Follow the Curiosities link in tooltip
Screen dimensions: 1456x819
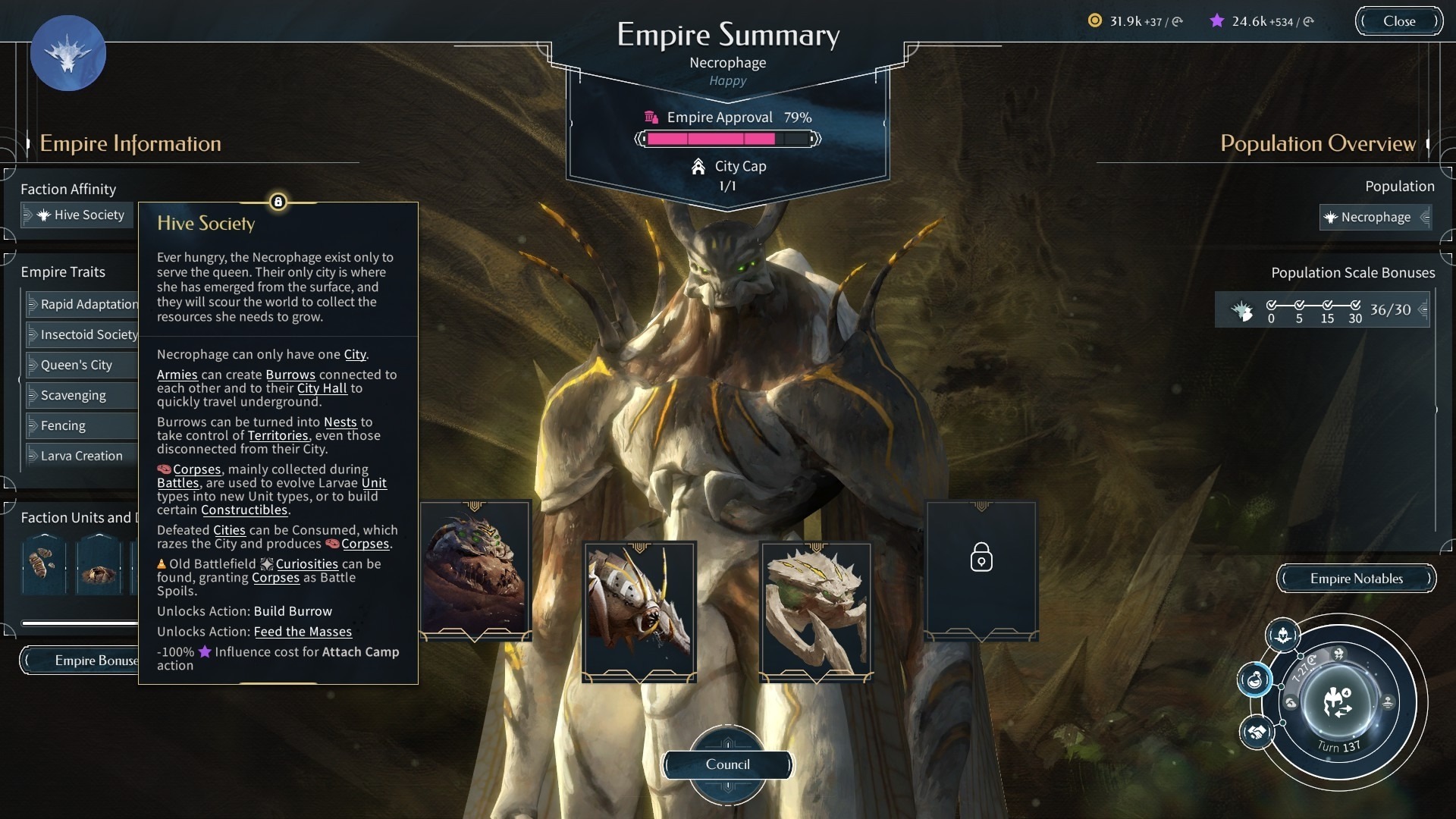tap(306, 564)
